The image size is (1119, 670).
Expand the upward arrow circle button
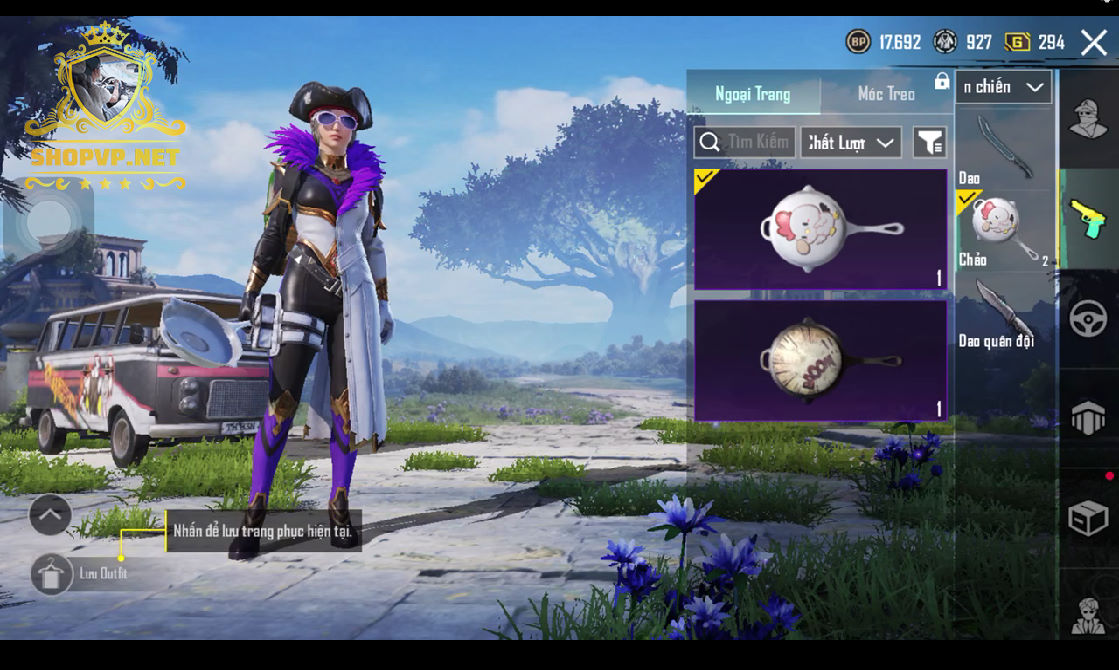point(50,515)
